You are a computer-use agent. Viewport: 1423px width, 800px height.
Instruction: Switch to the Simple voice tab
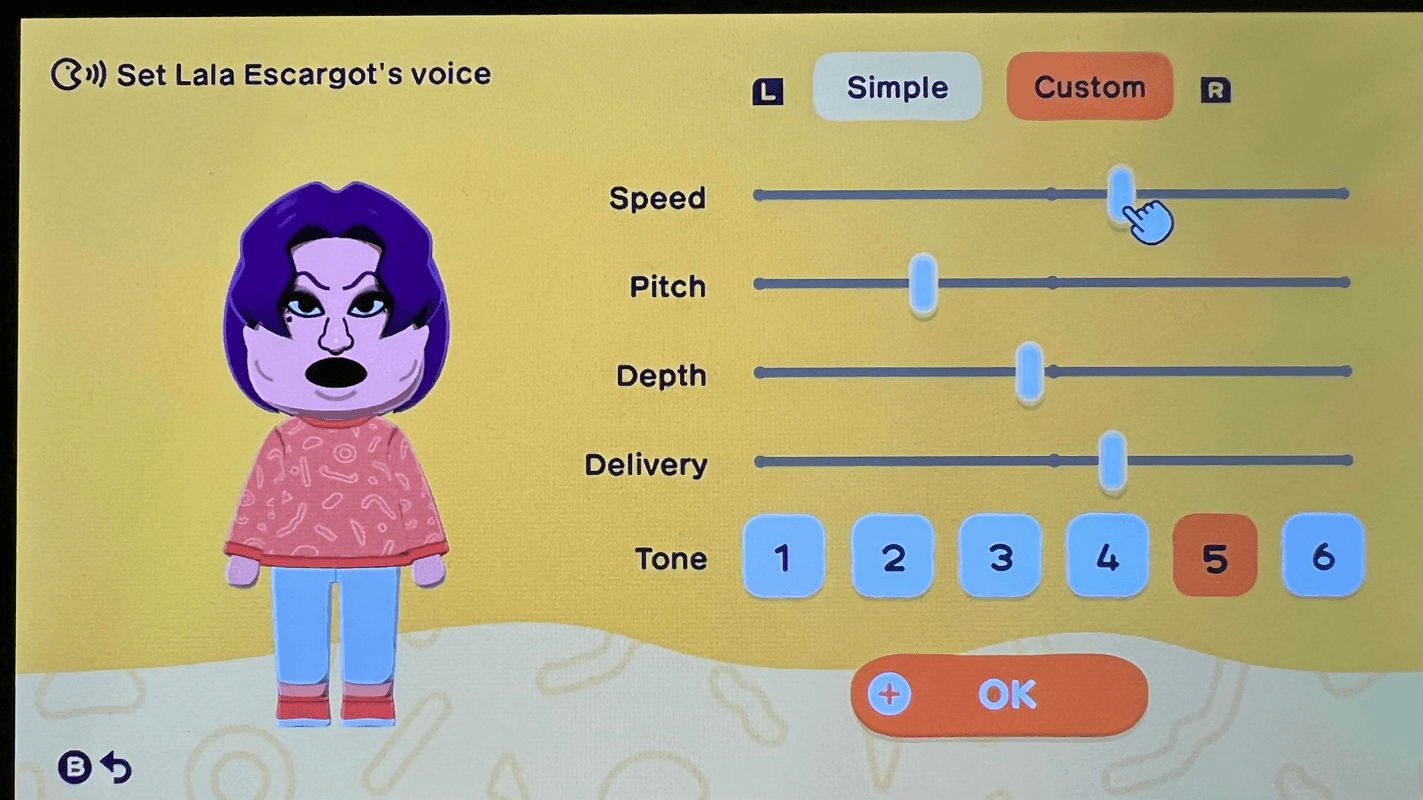pyautogui.click(x=896, y=87)
